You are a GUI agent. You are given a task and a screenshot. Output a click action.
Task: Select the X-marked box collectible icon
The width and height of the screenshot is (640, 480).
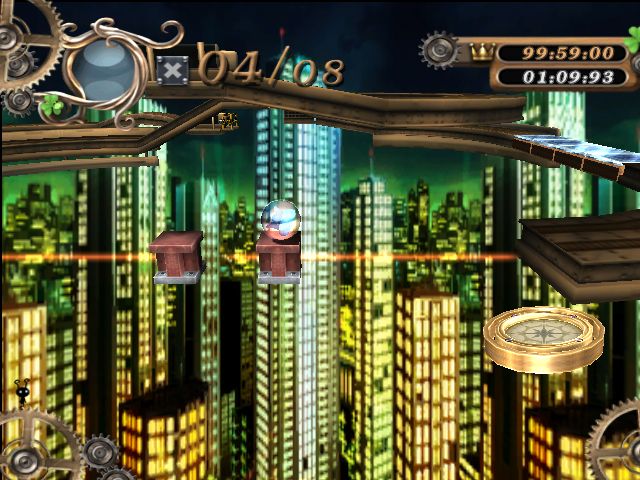click(173, 70)
